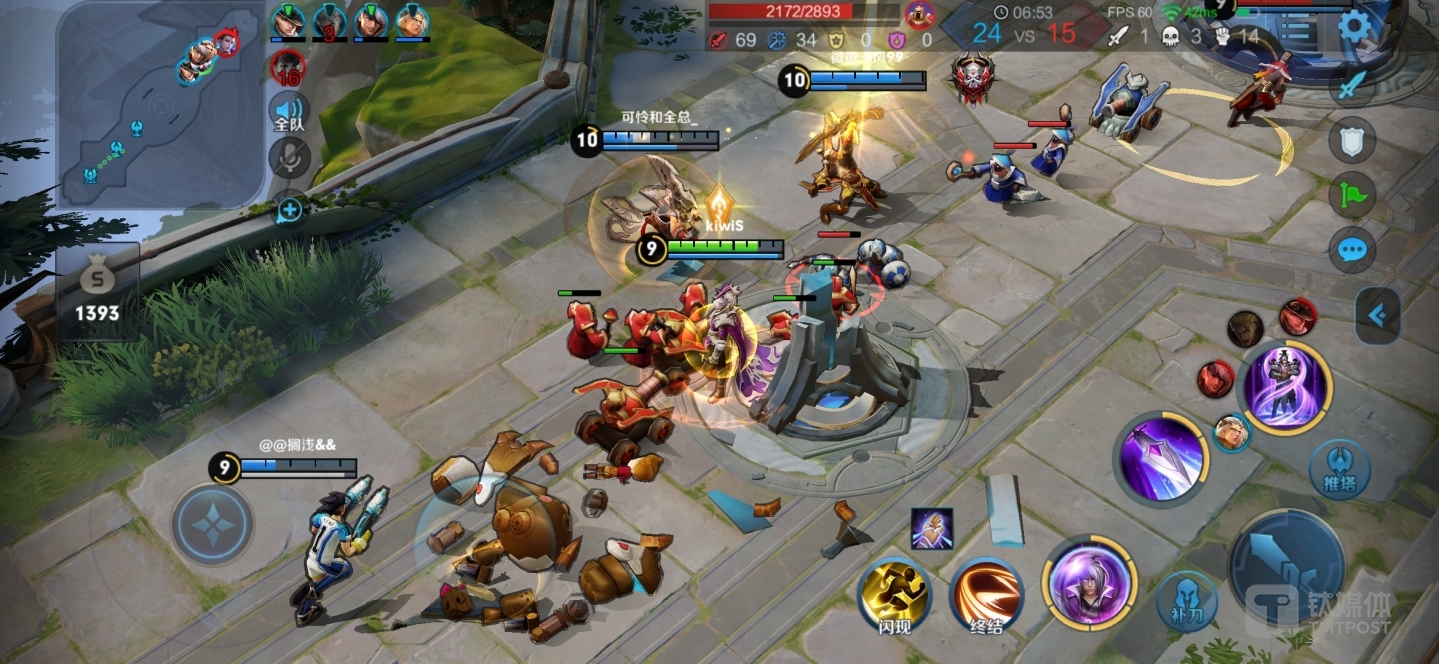Image resolution: width=1439 pixels, height=664 pixels.
Task: Toggle the muted microphone button
Action: 290,157
